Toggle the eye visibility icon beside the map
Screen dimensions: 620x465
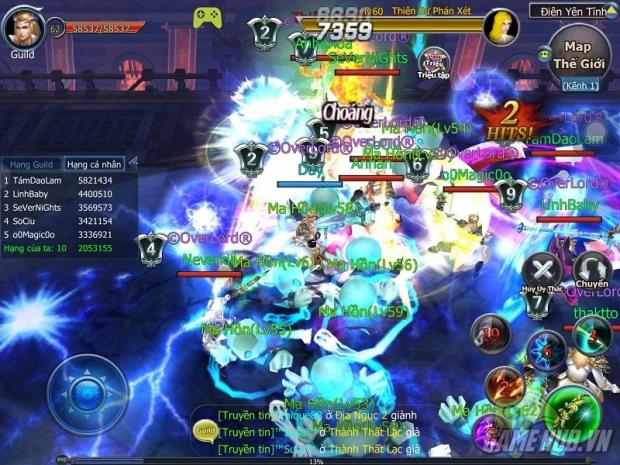(x=544, y=53)
